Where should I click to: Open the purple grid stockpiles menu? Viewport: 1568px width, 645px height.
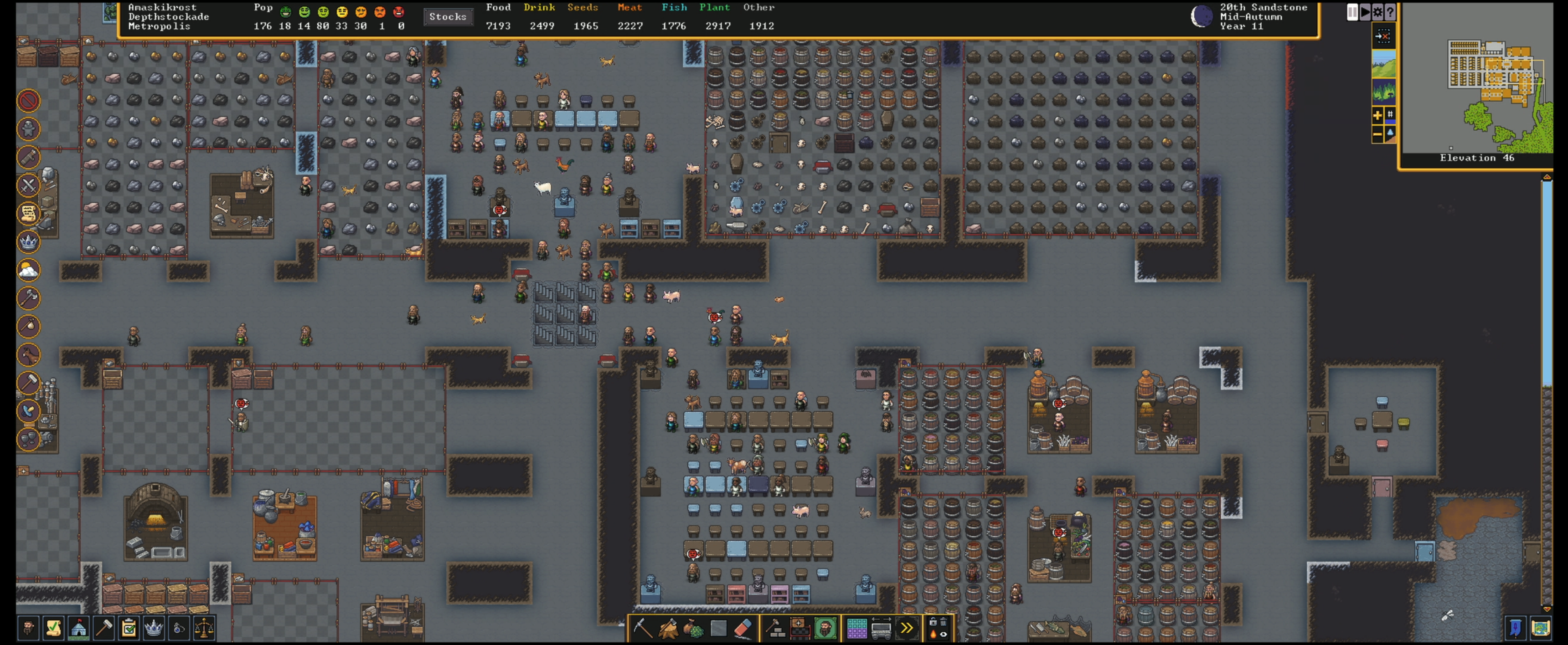coord(856,628)
